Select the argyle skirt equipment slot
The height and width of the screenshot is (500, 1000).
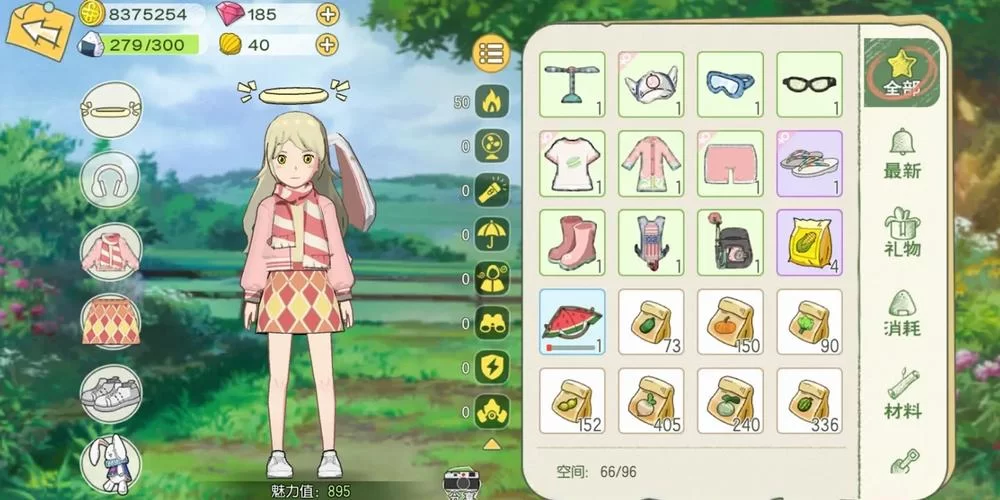pos(110,320)
